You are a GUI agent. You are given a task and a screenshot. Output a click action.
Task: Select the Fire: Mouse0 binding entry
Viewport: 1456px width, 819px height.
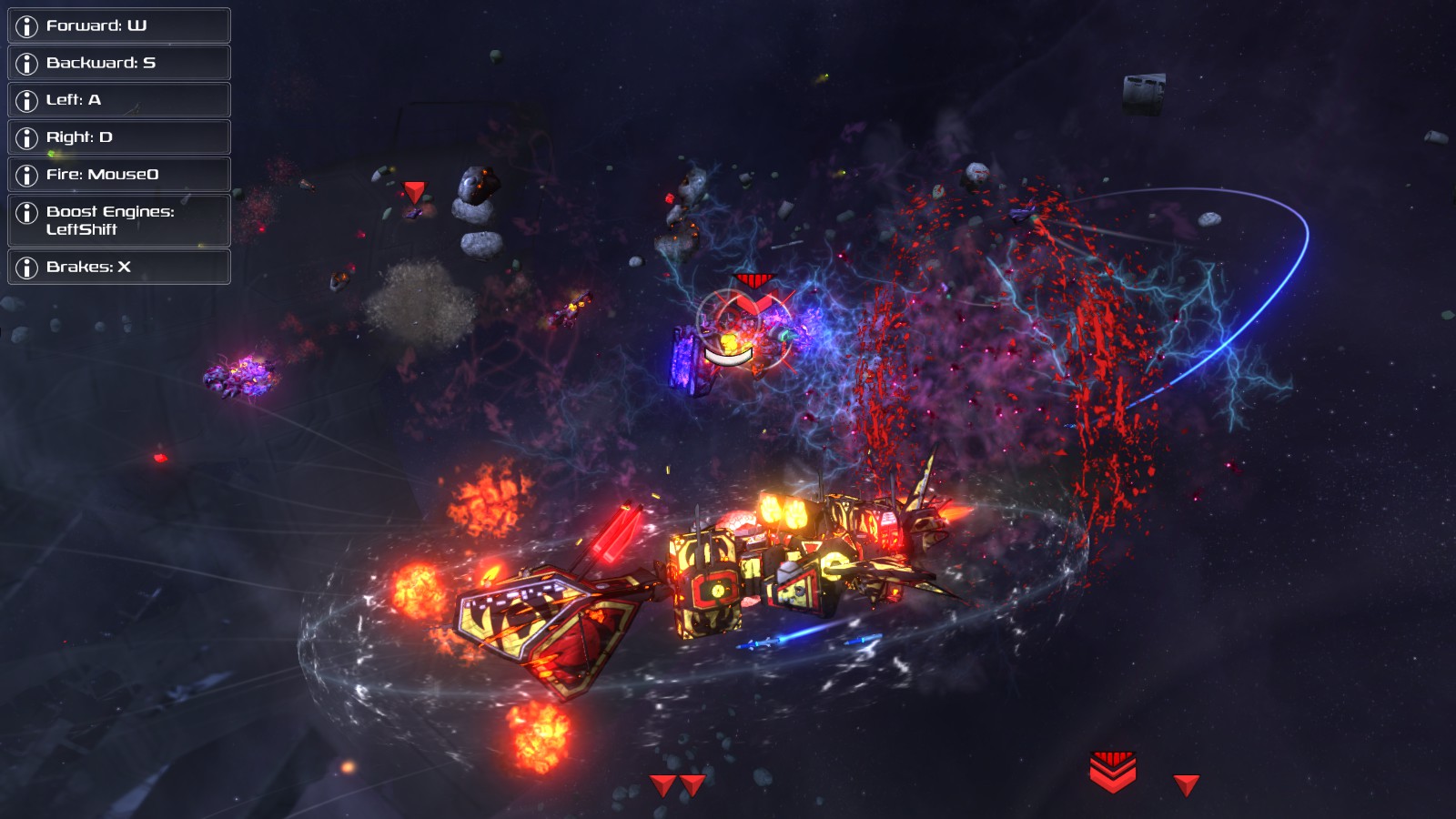118,174
